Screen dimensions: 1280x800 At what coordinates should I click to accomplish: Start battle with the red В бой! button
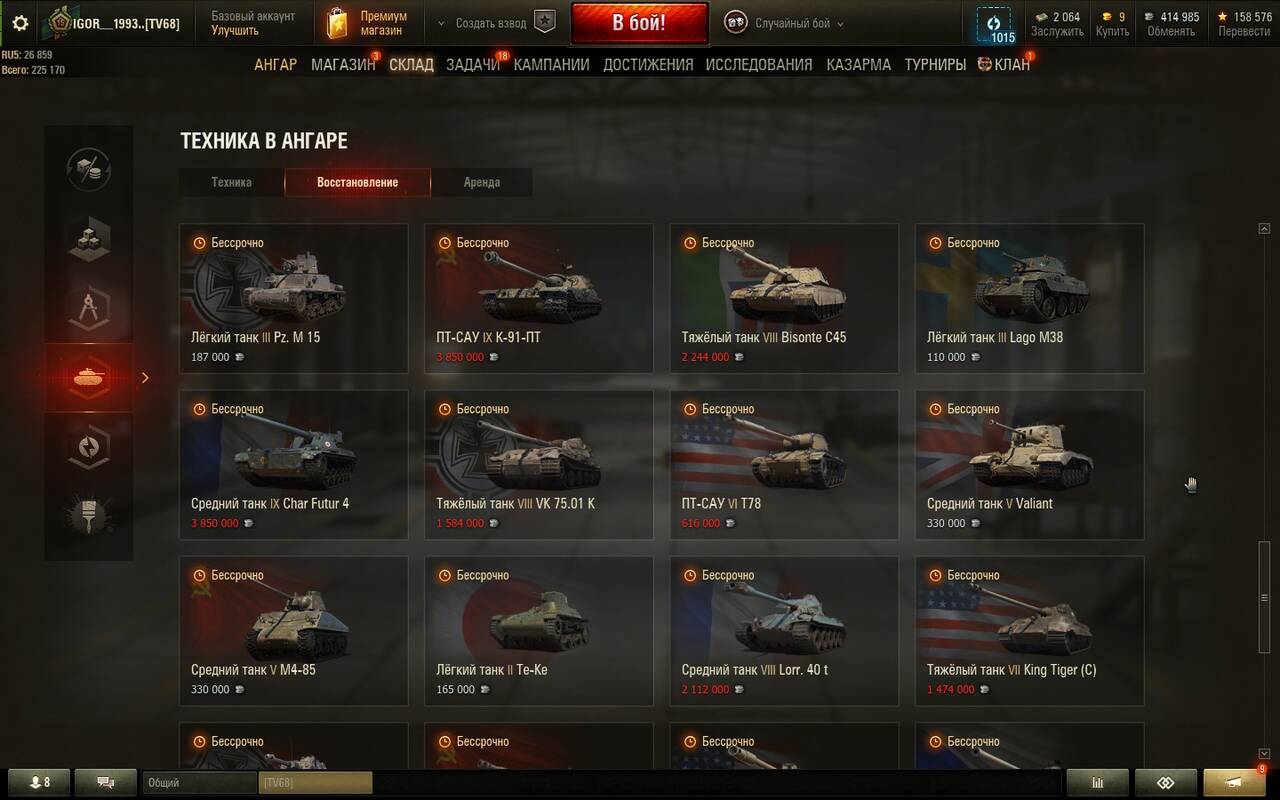[x=639, y=23]
